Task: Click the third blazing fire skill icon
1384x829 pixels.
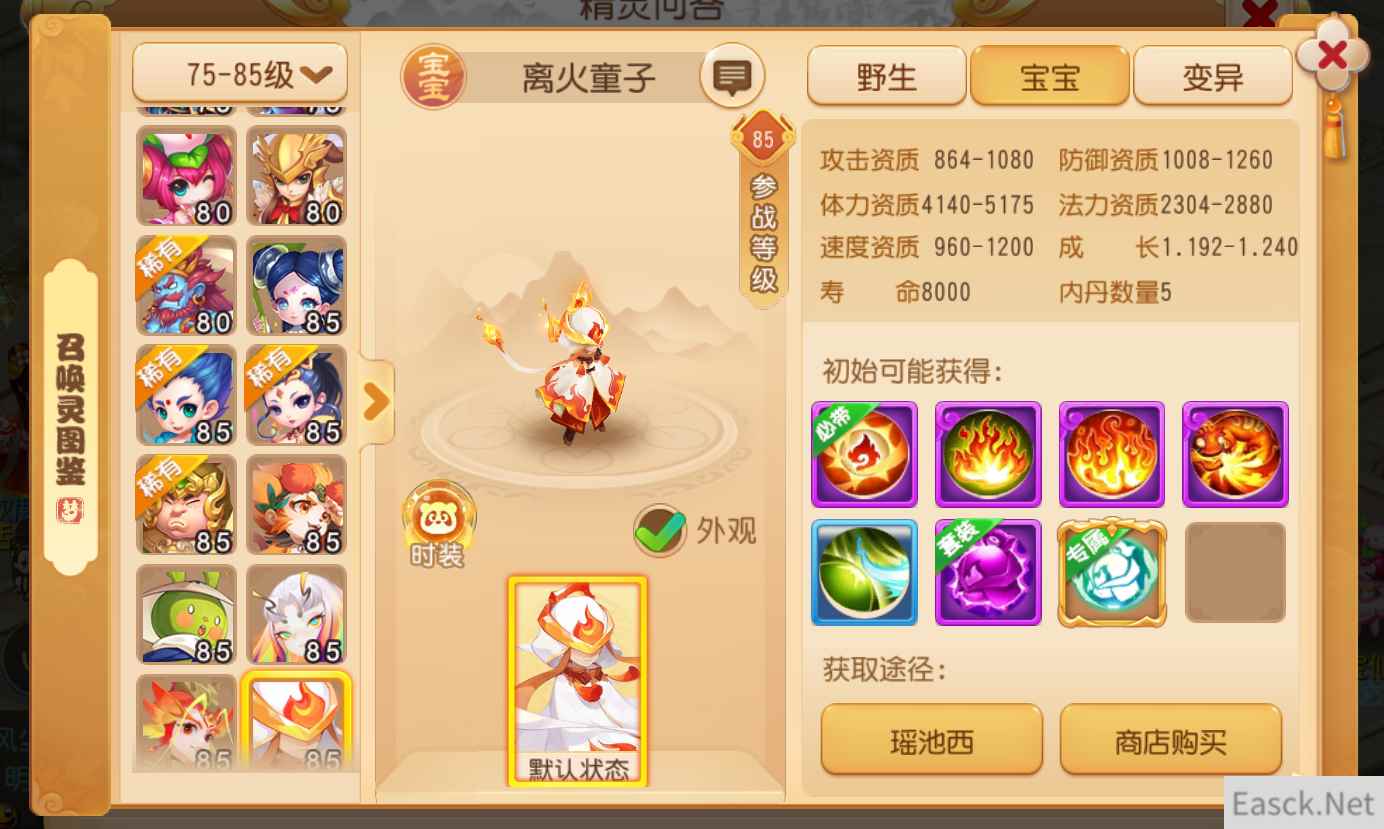Action: 1111,454
